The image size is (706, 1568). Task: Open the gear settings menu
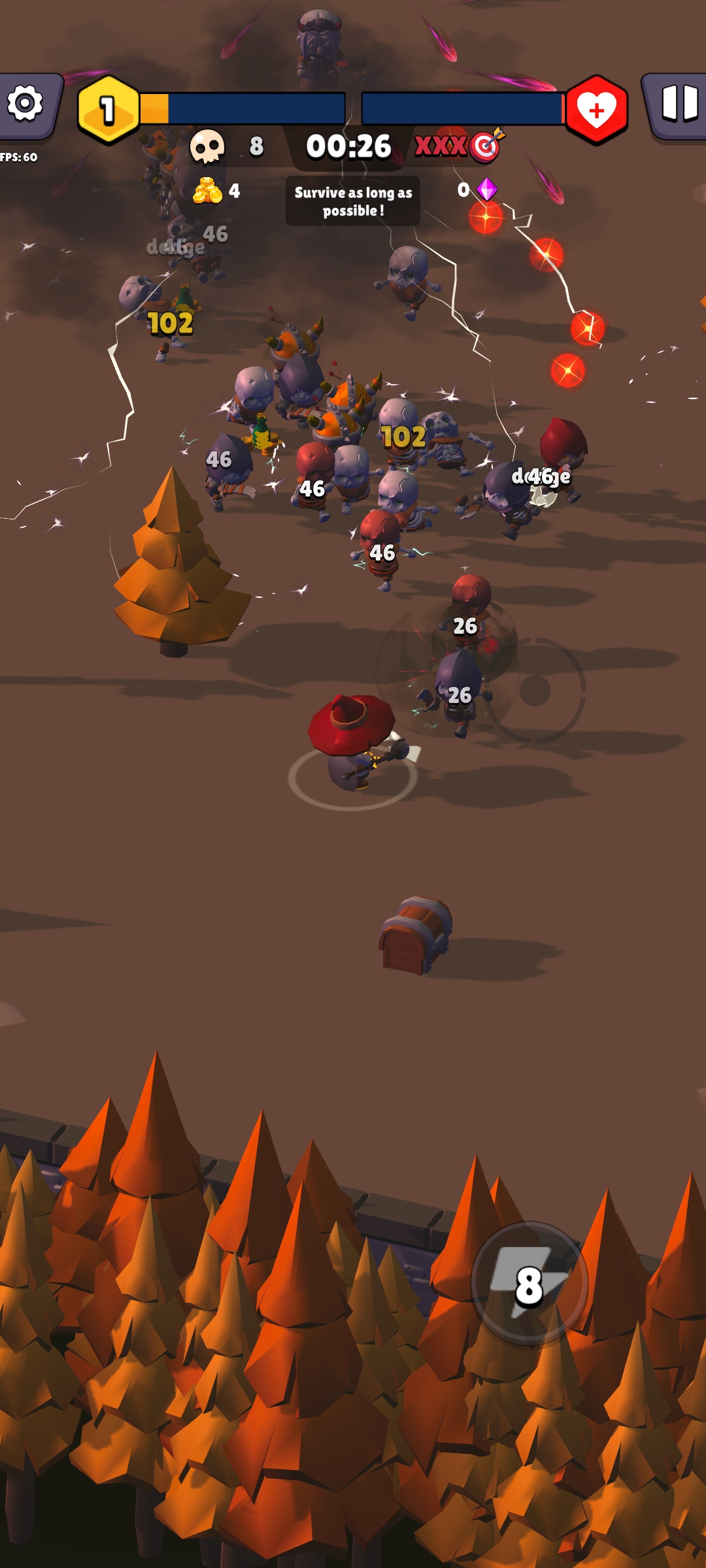coord(26,105)
